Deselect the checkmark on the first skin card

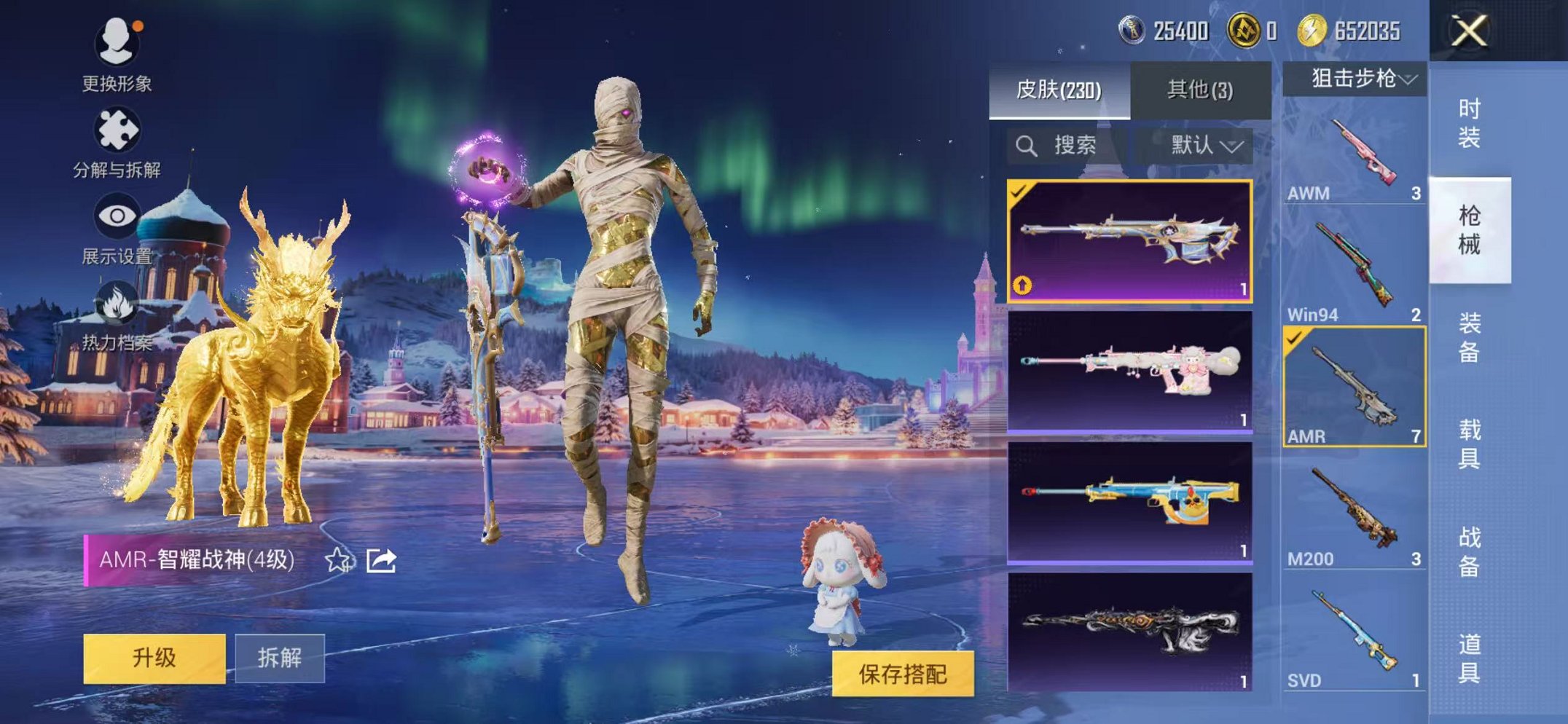tap(1019, 194)
